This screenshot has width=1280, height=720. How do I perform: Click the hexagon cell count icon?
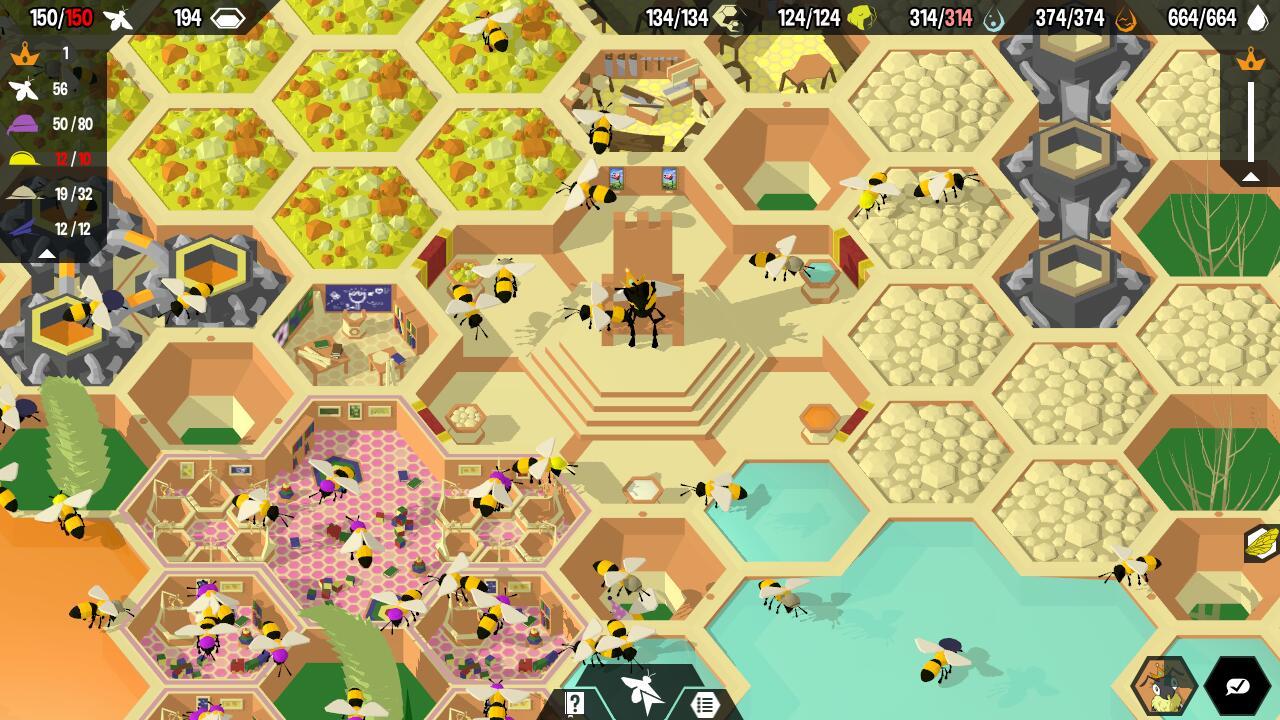(x=229, y=18)
